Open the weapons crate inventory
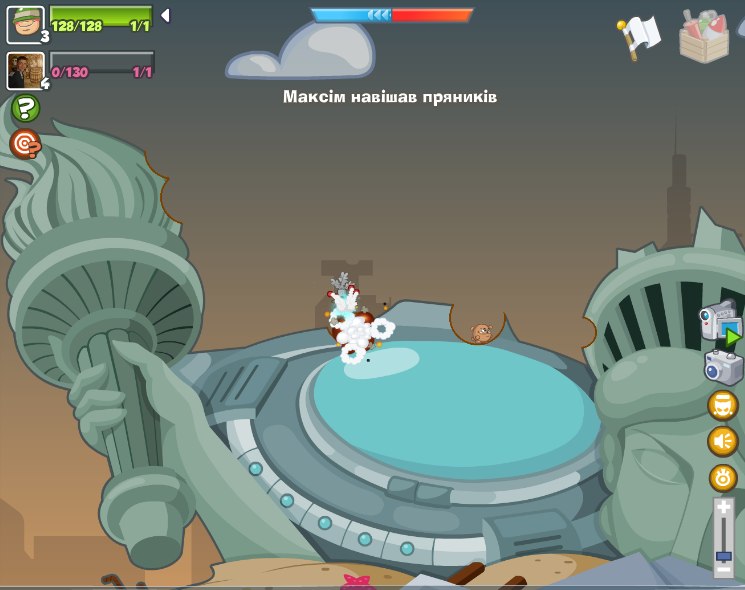The width and height of the screenshot is (745, 590). (x=705, y=36)
